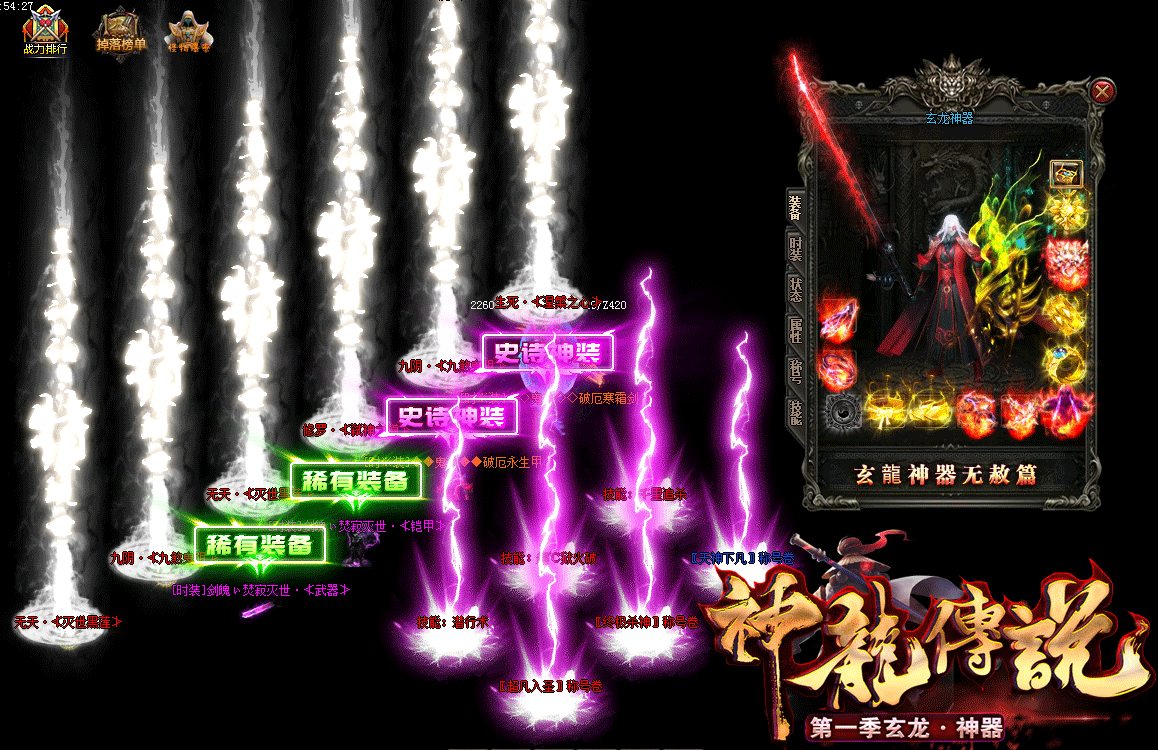Open the 战力排行 power ranking icon

pos(45,31)
